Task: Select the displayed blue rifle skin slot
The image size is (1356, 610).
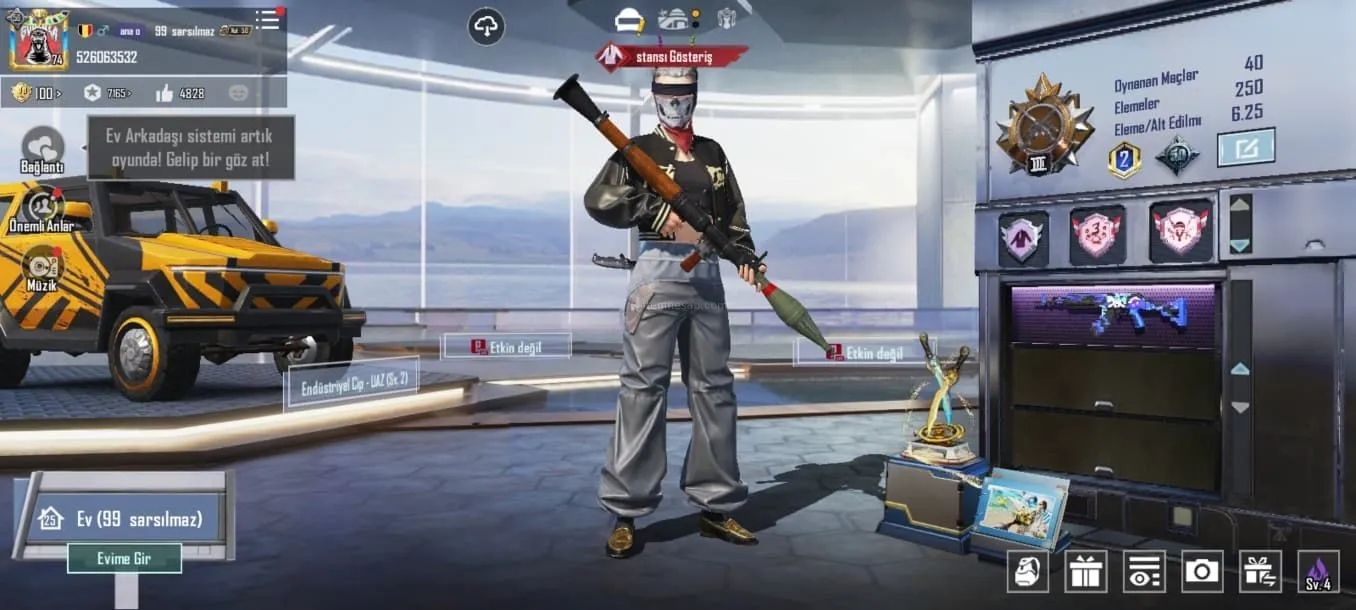Action: 1113,313
